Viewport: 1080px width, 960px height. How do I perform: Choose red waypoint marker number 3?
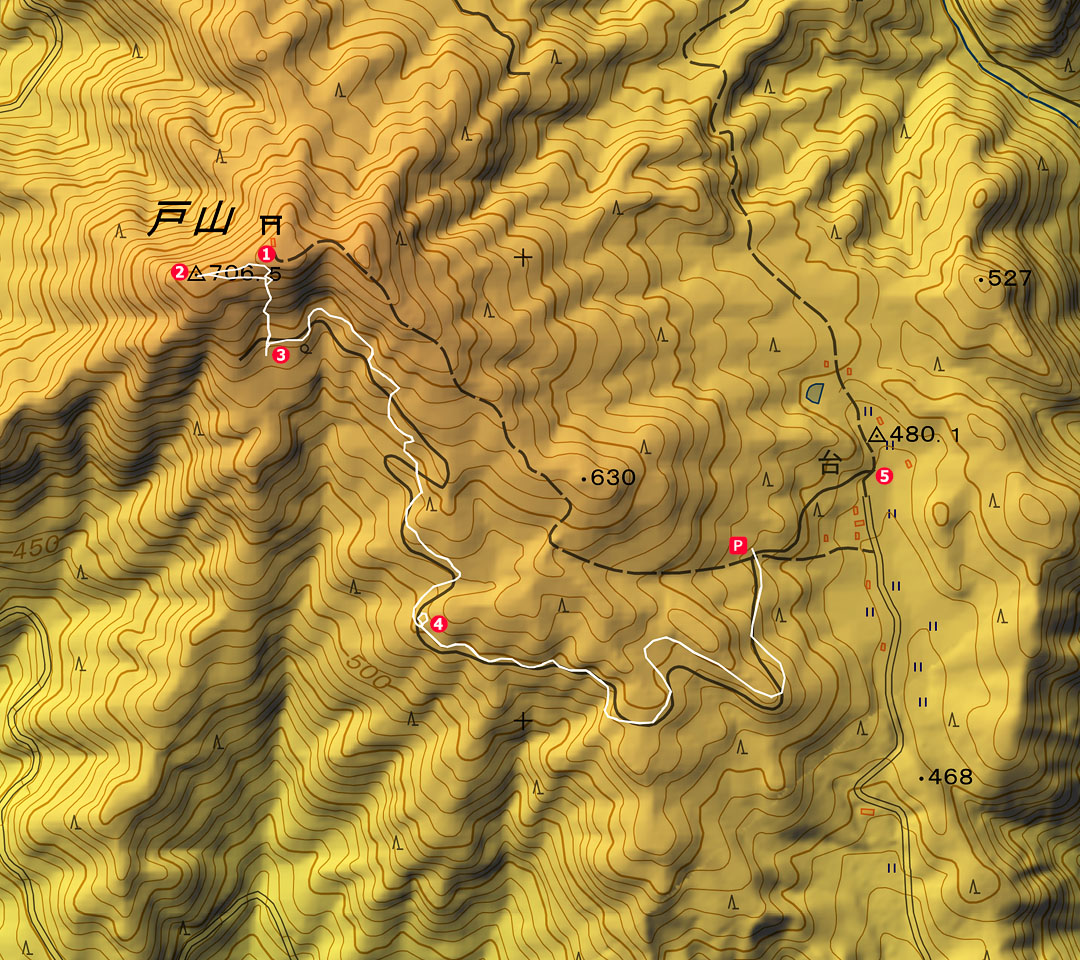(x=280, y=354)
